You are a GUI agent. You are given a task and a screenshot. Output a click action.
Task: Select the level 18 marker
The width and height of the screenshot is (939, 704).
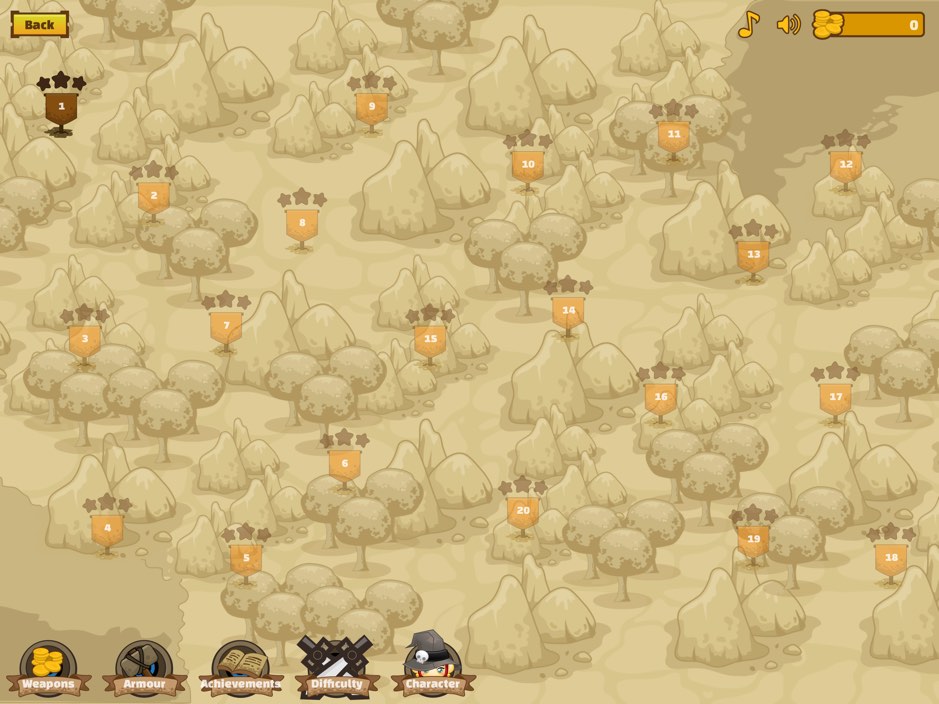pyautogui.click(x=891, y=558)
